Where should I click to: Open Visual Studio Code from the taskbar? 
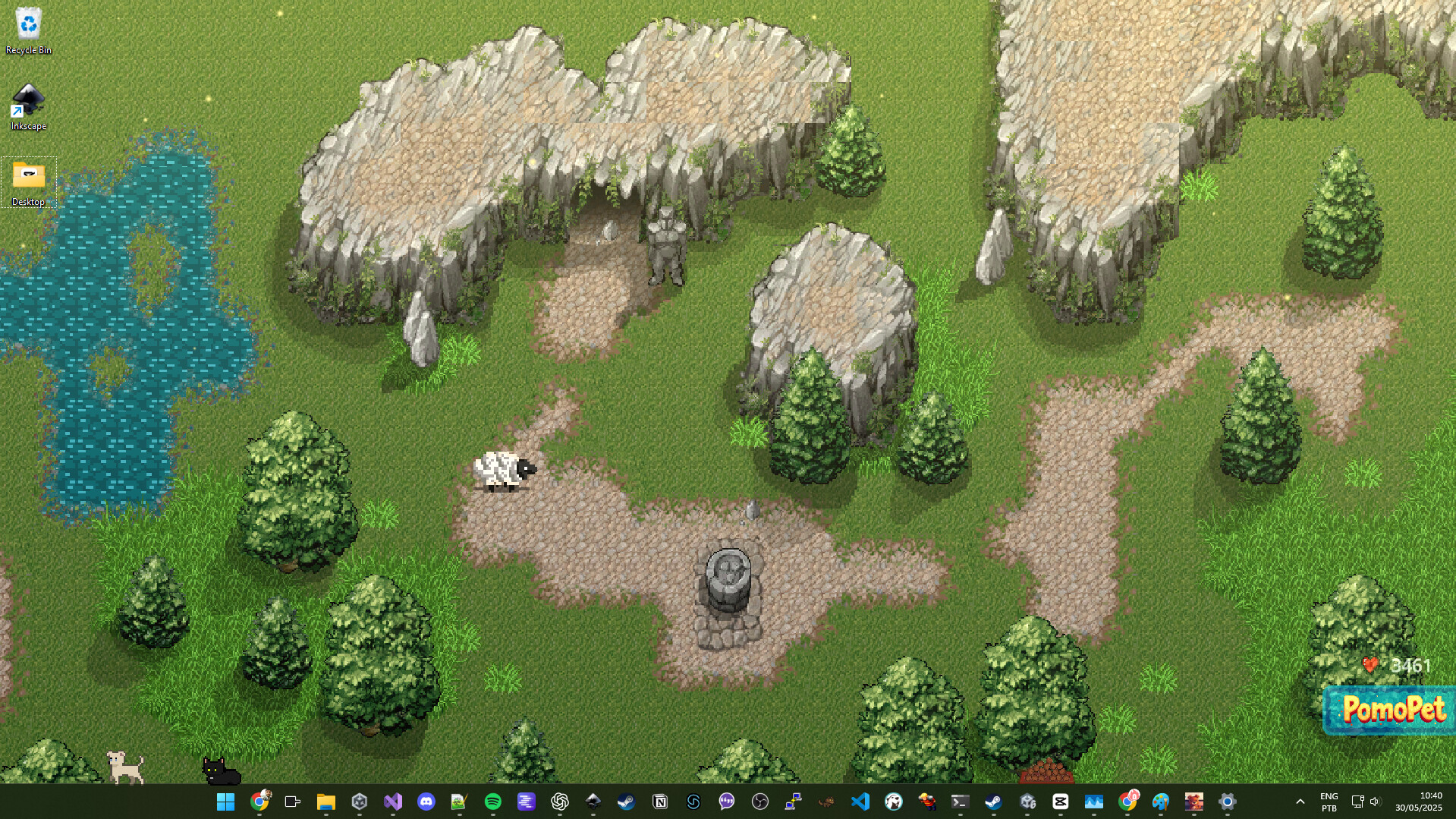point(860,802)
